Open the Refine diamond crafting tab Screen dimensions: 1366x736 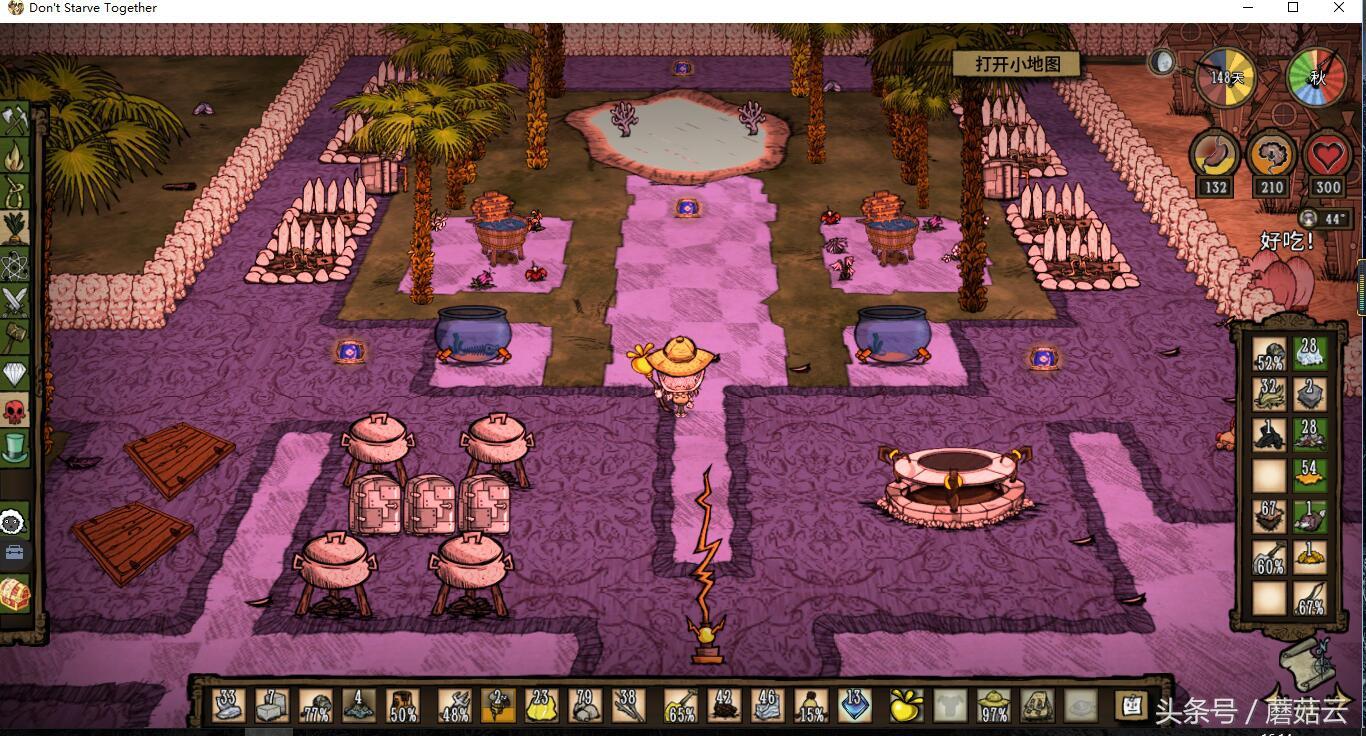pos(14,374)
